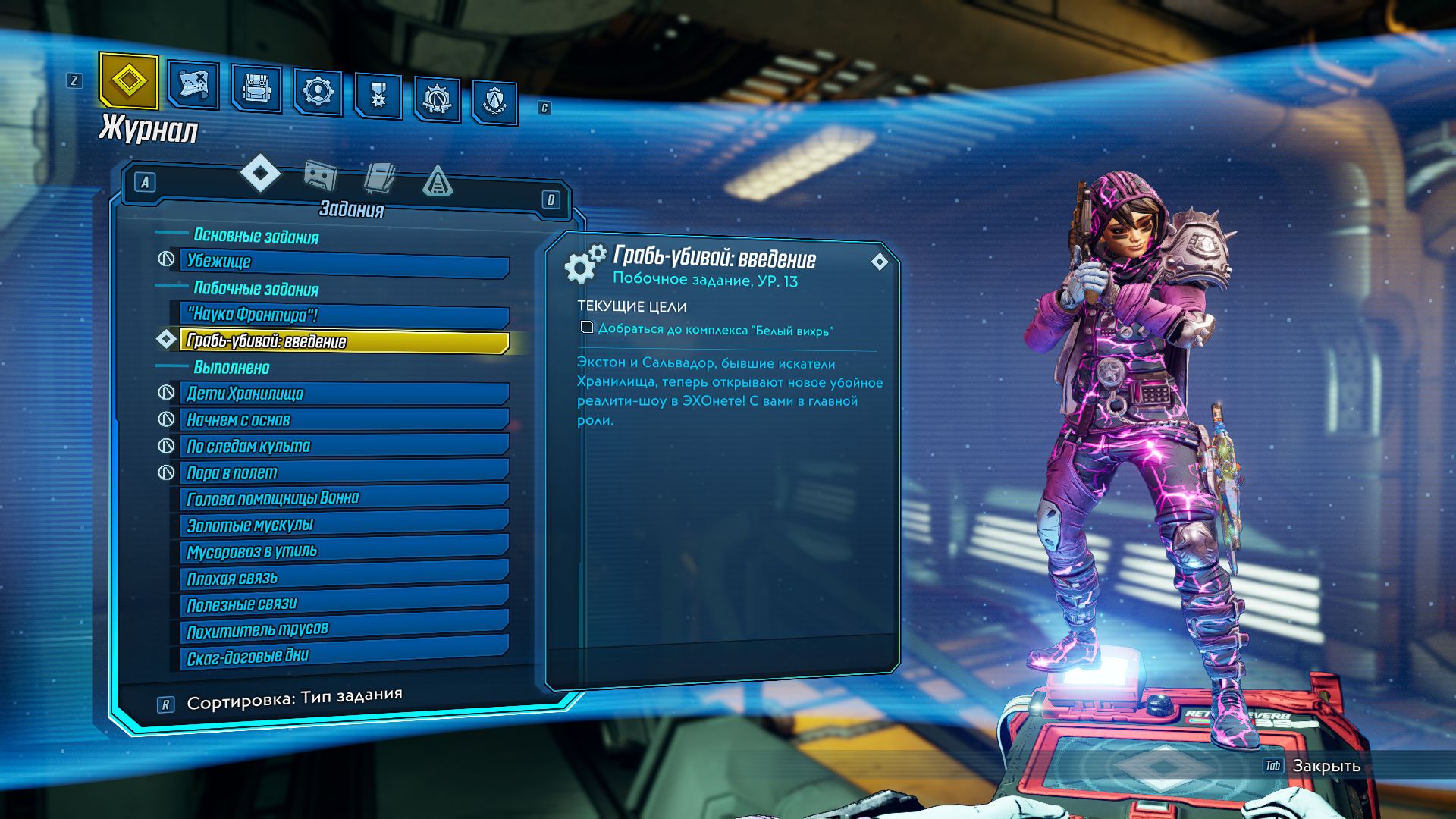This screenshot has height=819, width=1456.
Task: Open the quest "Скаг-договые дни"
Action: click(343, 656)
